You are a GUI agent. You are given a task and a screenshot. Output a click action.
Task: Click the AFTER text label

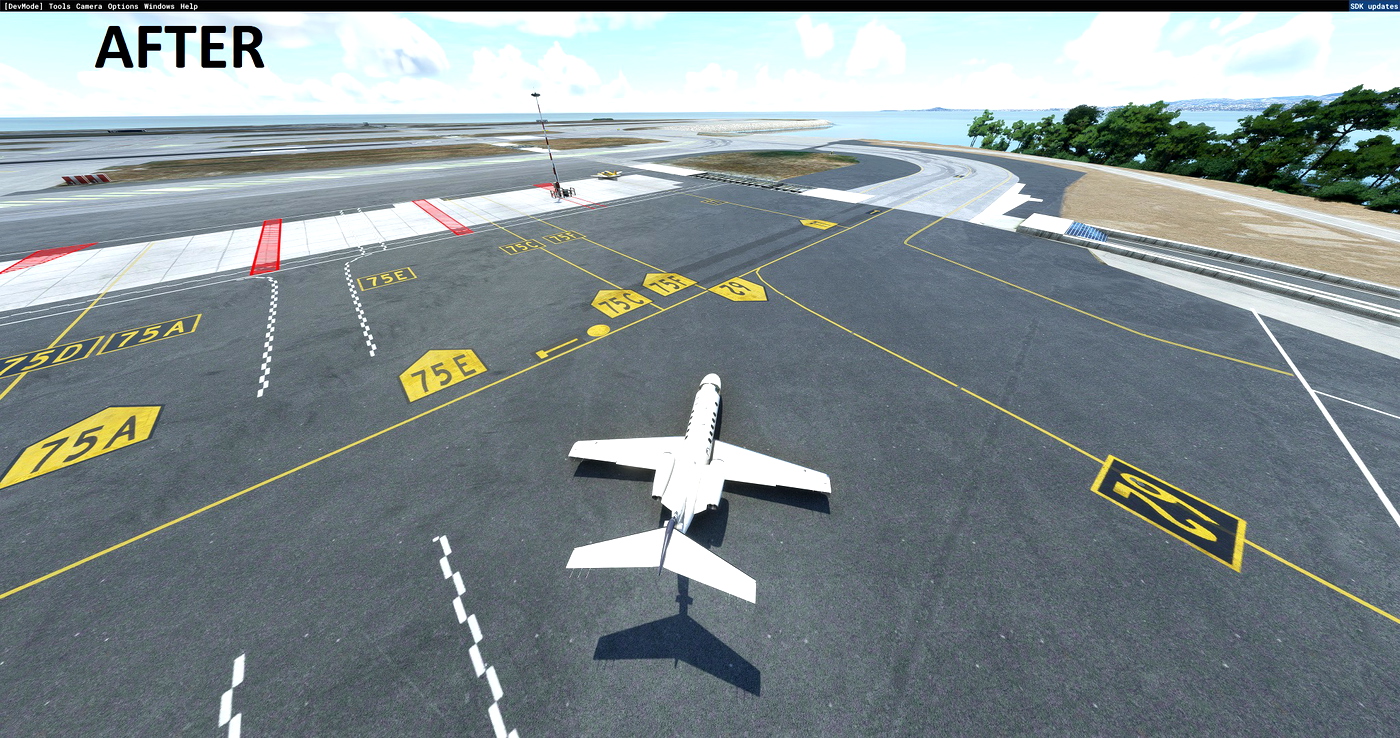click(x=180, y=48)
